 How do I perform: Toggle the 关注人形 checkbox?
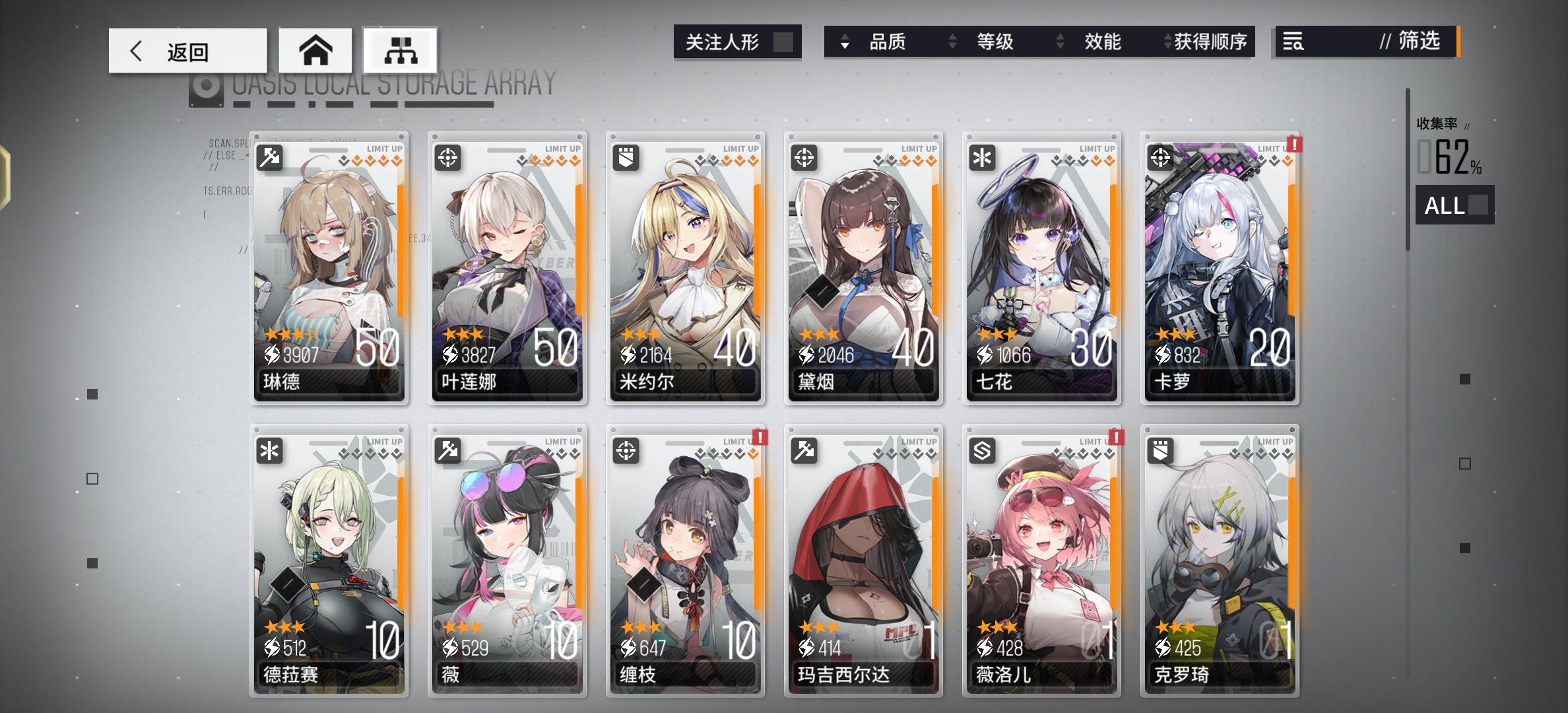[785, 42]
